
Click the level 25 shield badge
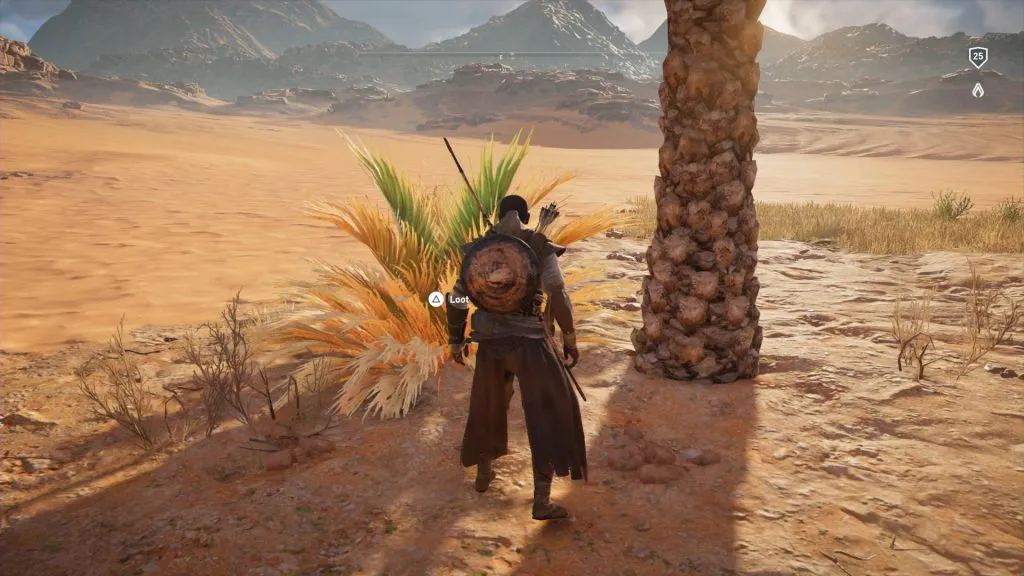pyautogui.click(x=977, y=57)
